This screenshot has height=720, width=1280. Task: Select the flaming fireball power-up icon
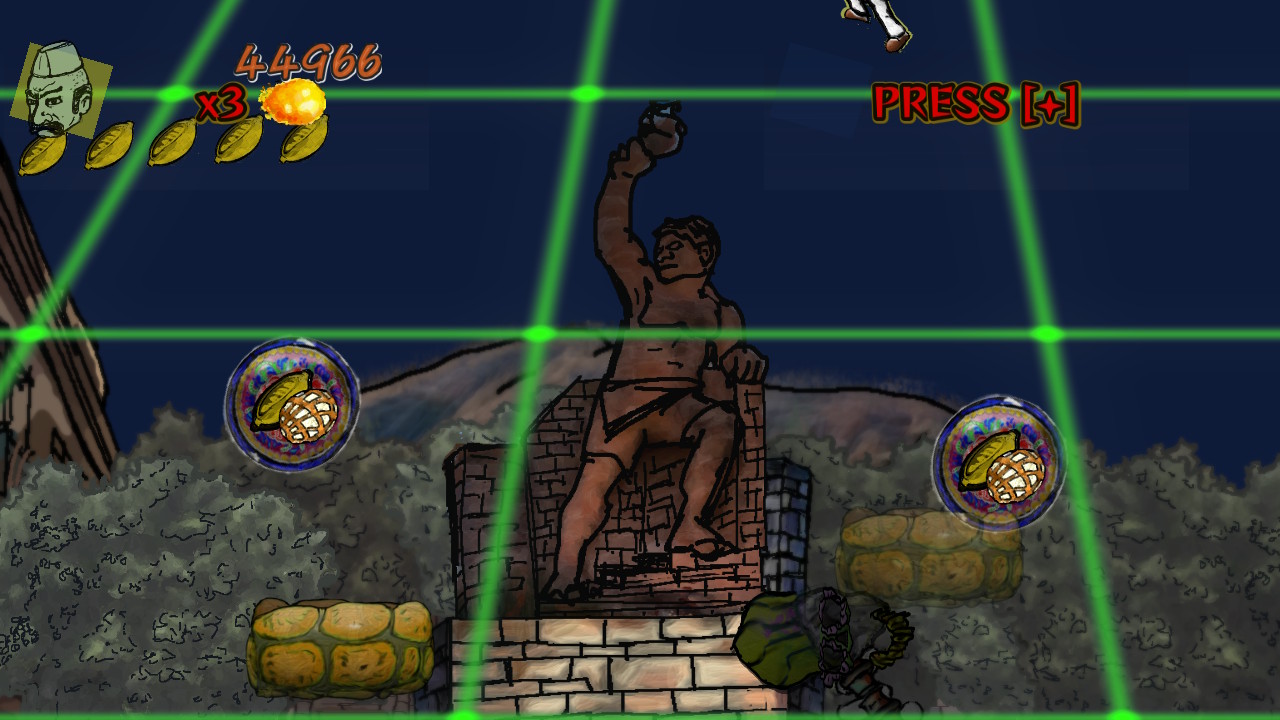tap(294, 101)
